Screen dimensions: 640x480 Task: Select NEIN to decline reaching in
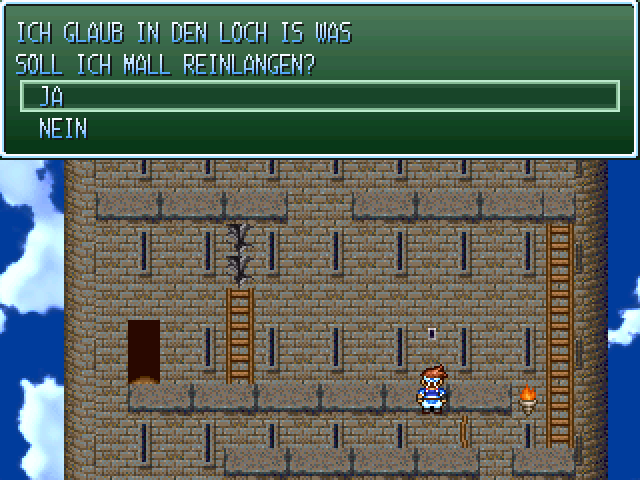pyautogui.click(x=62, y=128)
